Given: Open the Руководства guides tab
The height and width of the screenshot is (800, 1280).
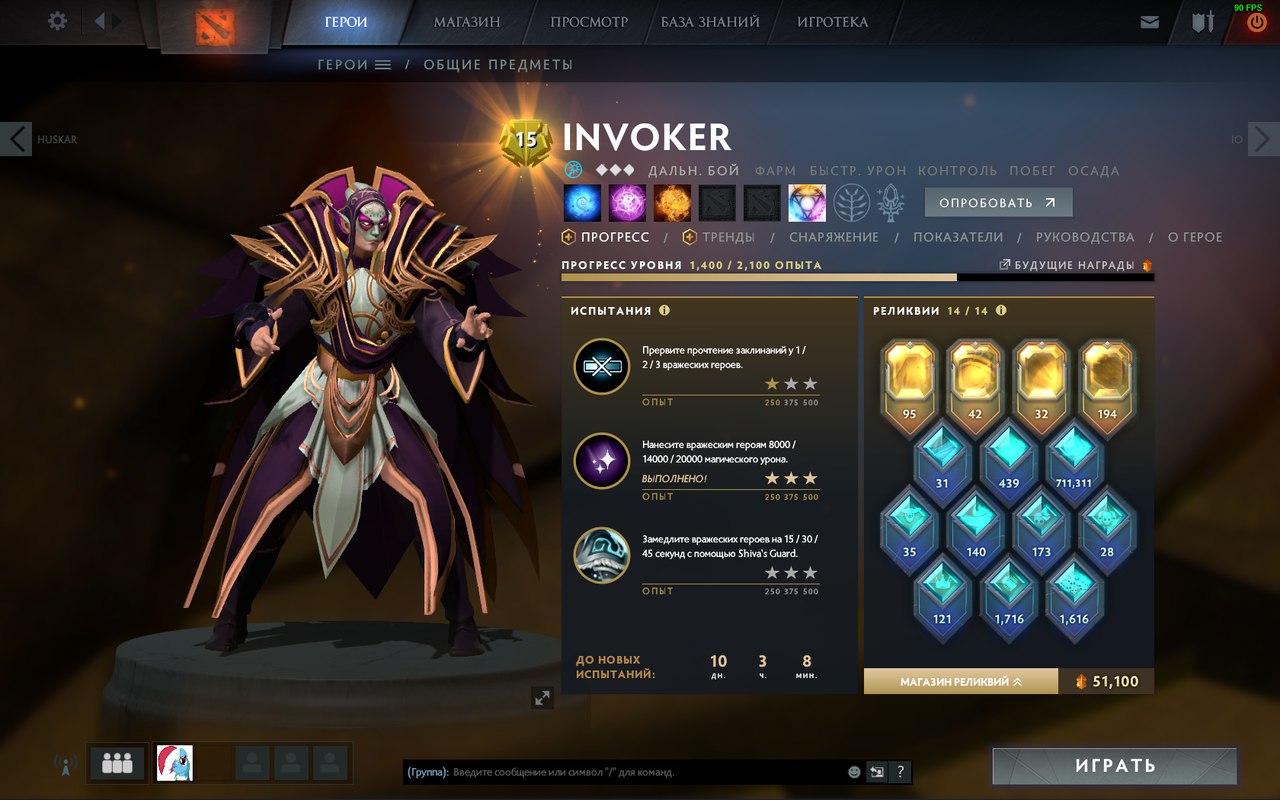Looking at the screenshot, I should click(1085, 237).
